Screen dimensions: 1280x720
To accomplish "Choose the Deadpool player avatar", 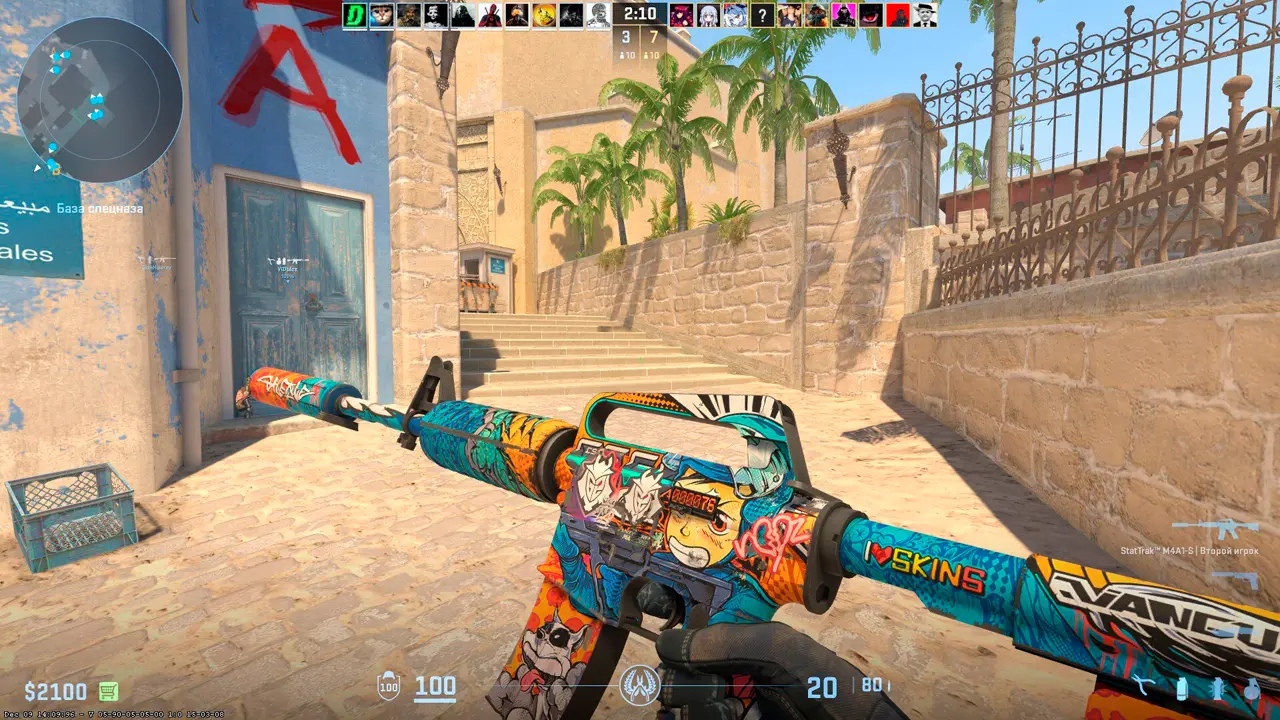I will click(490, 15).
